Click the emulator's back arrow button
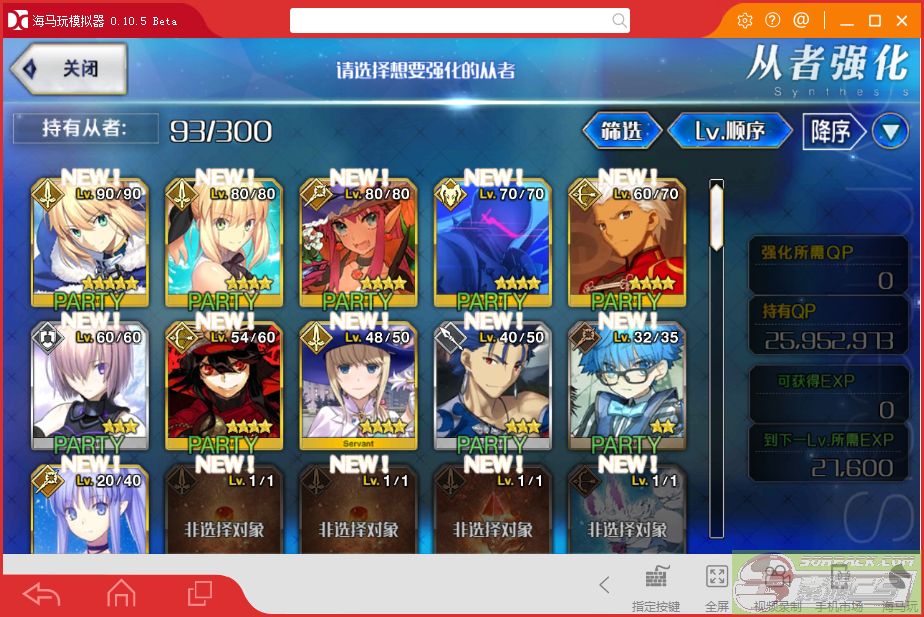924x617 pixels. (x=42, y=594)
